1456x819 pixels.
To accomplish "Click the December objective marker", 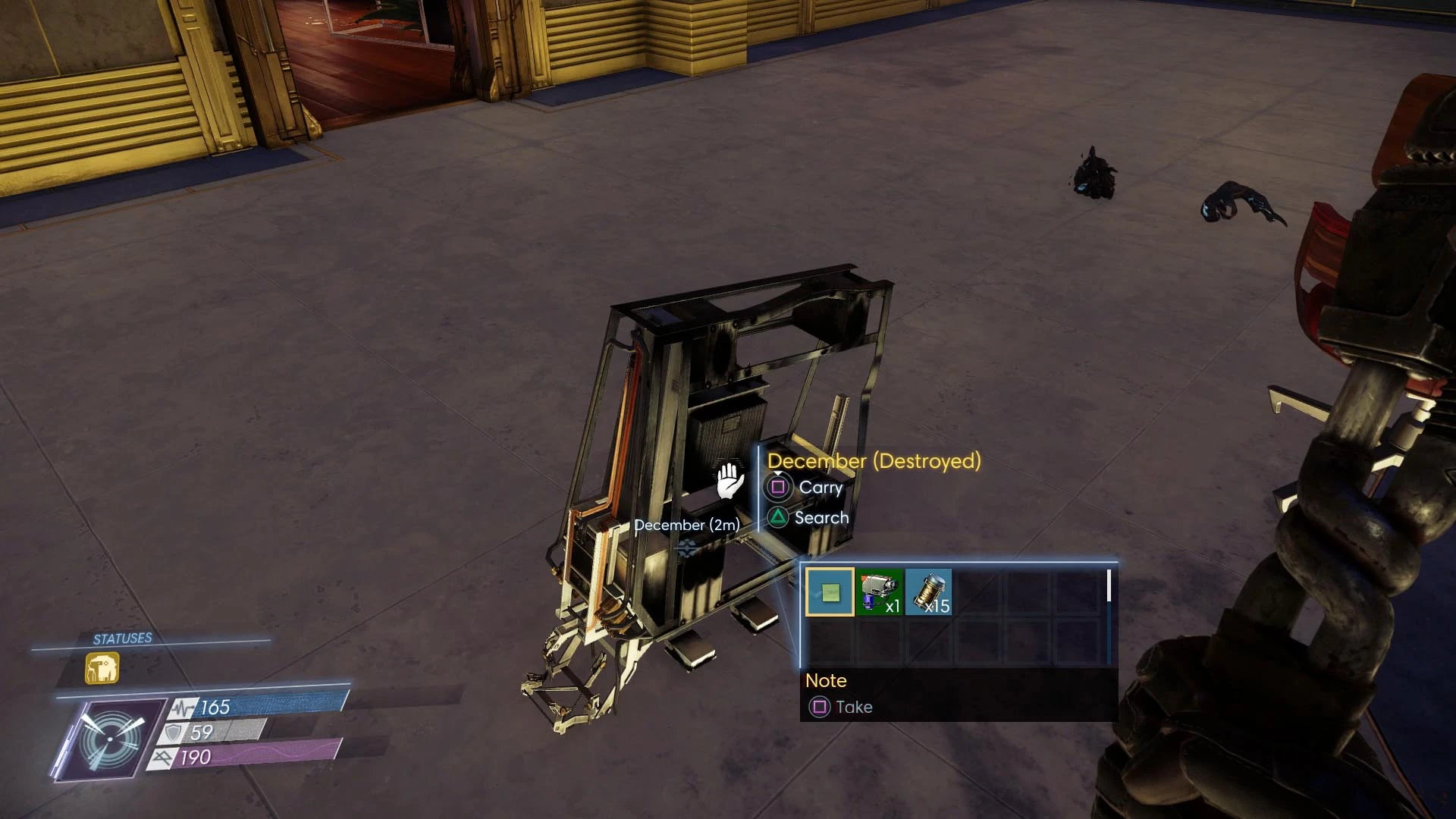I will [x=687, y=548].
